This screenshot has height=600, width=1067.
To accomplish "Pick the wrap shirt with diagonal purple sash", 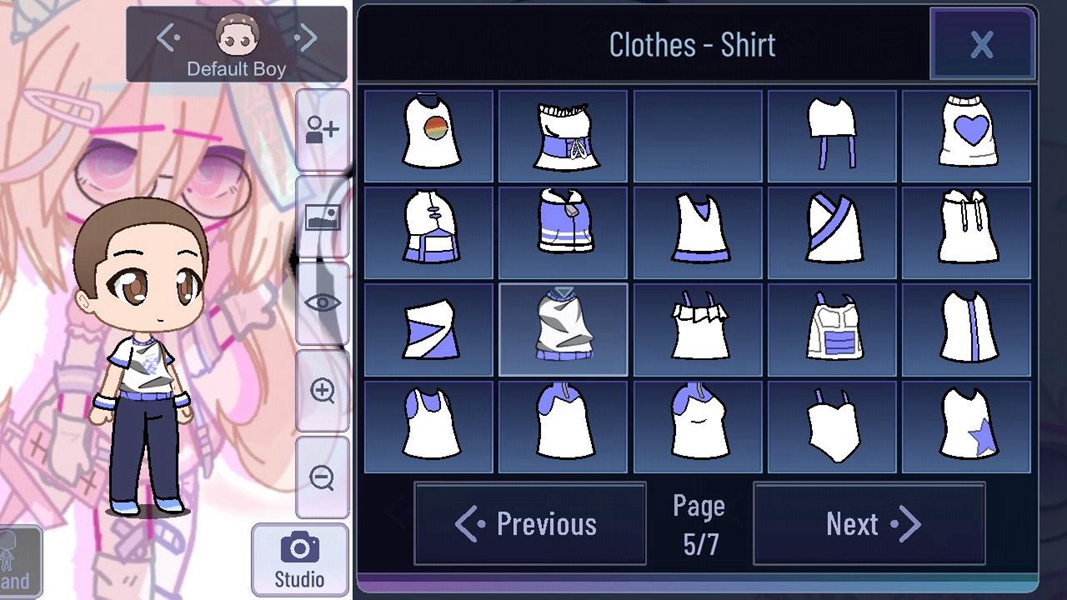I will 833,232.
